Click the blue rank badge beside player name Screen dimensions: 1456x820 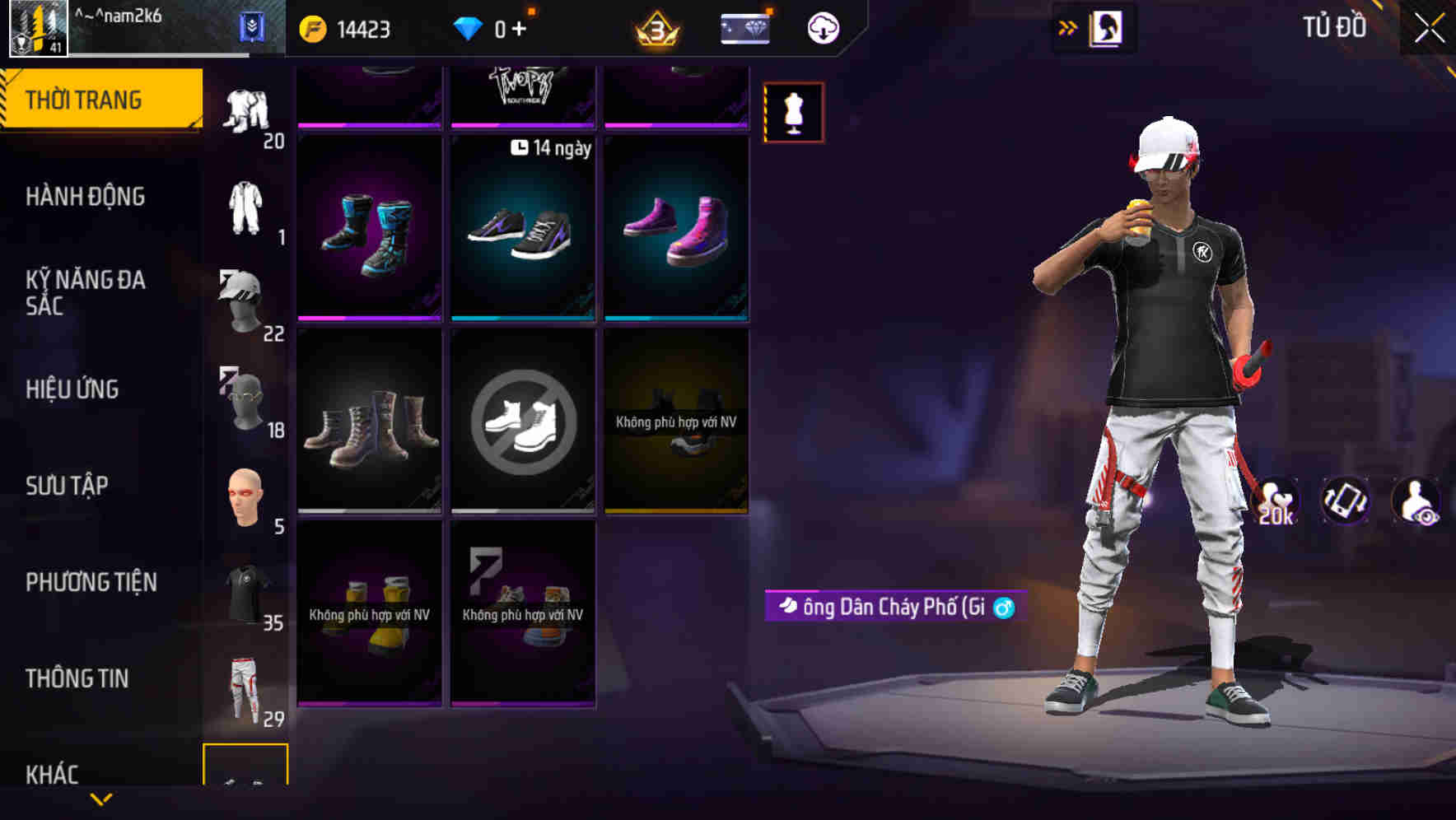coord(254,26)
